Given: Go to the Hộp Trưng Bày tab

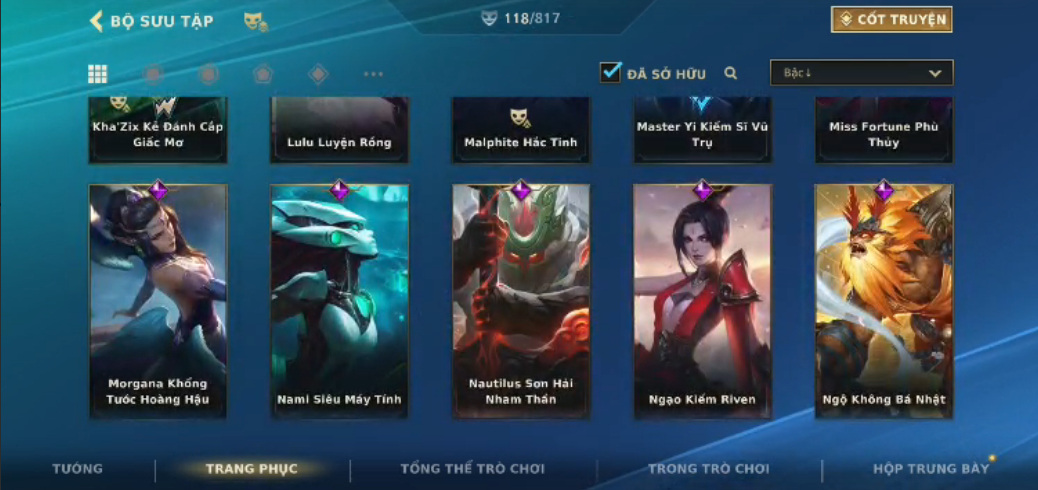Looking at the screenshot, I should click(930, 469).
